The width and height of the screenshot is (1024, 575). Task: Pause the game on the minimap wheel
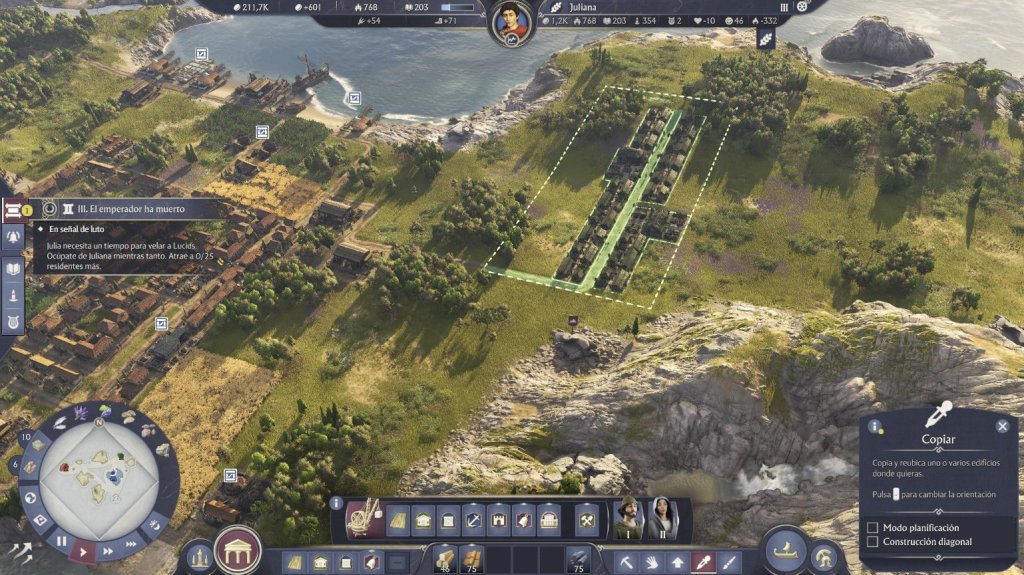[x=61, y=542]
